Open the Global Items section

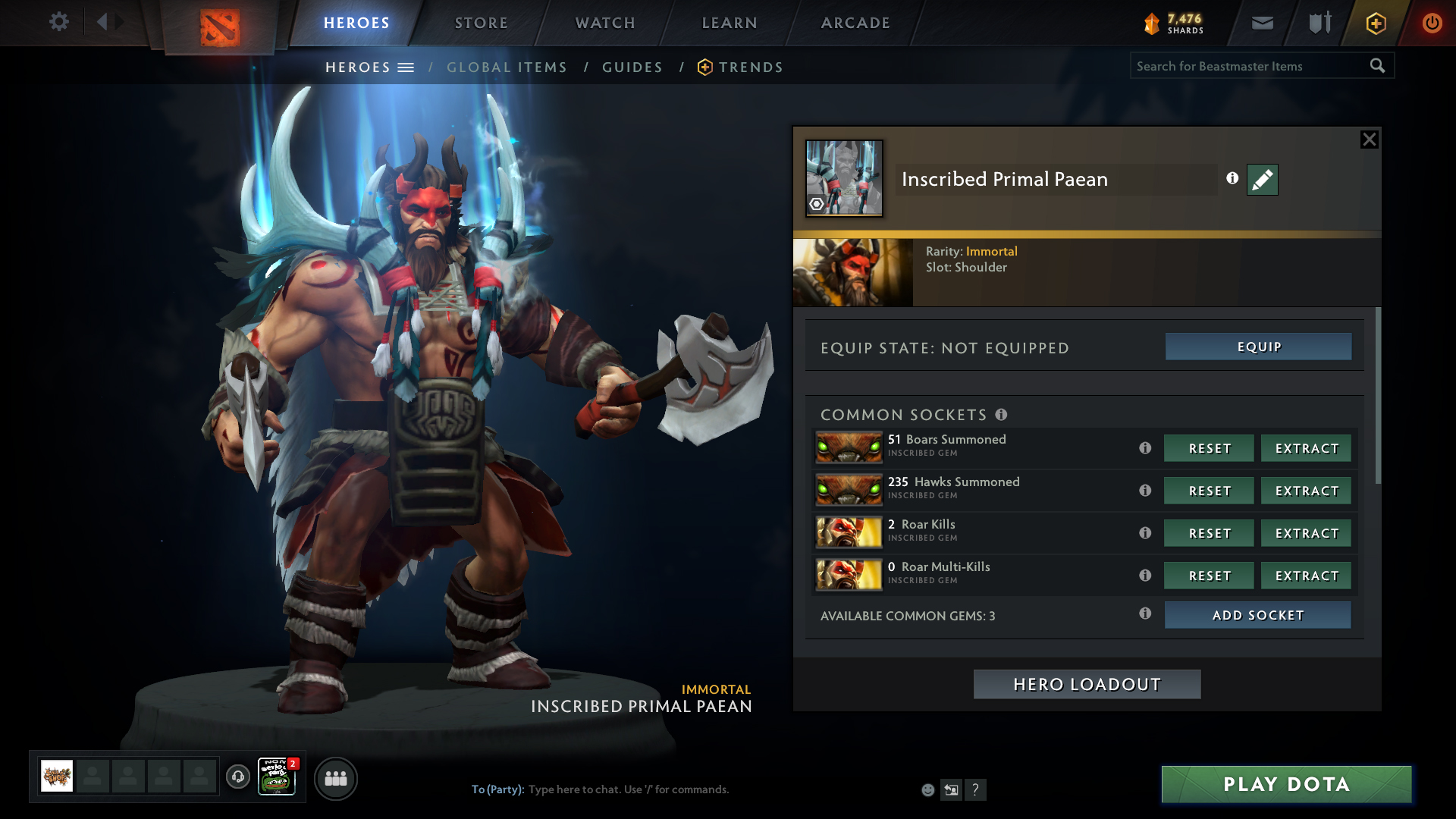click(x=507, y=67)
